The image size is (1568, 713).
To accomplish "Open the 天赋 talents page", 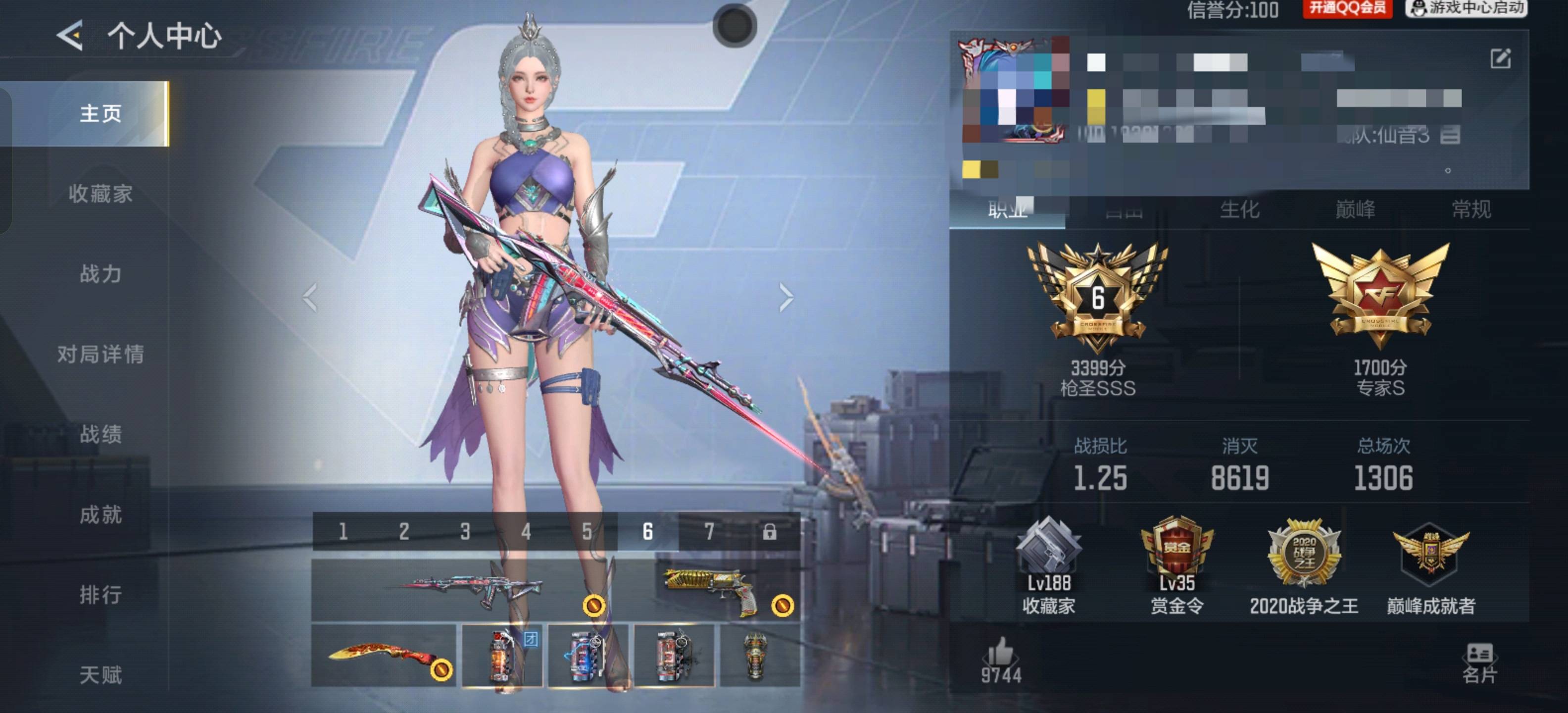I will coord(100,674).
